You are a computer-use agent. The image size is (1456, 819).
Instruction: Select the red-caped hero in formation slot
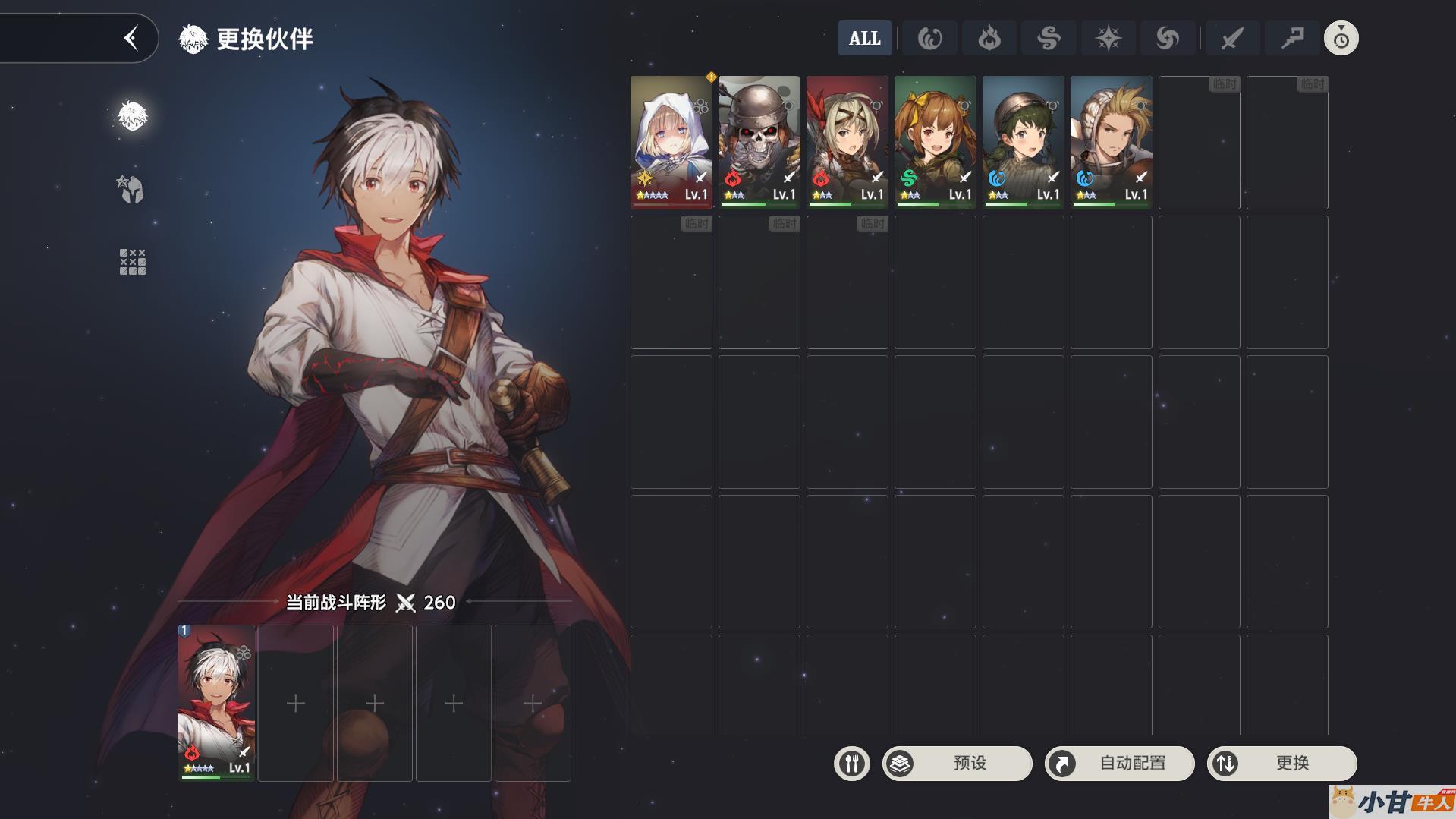point(216,702)
